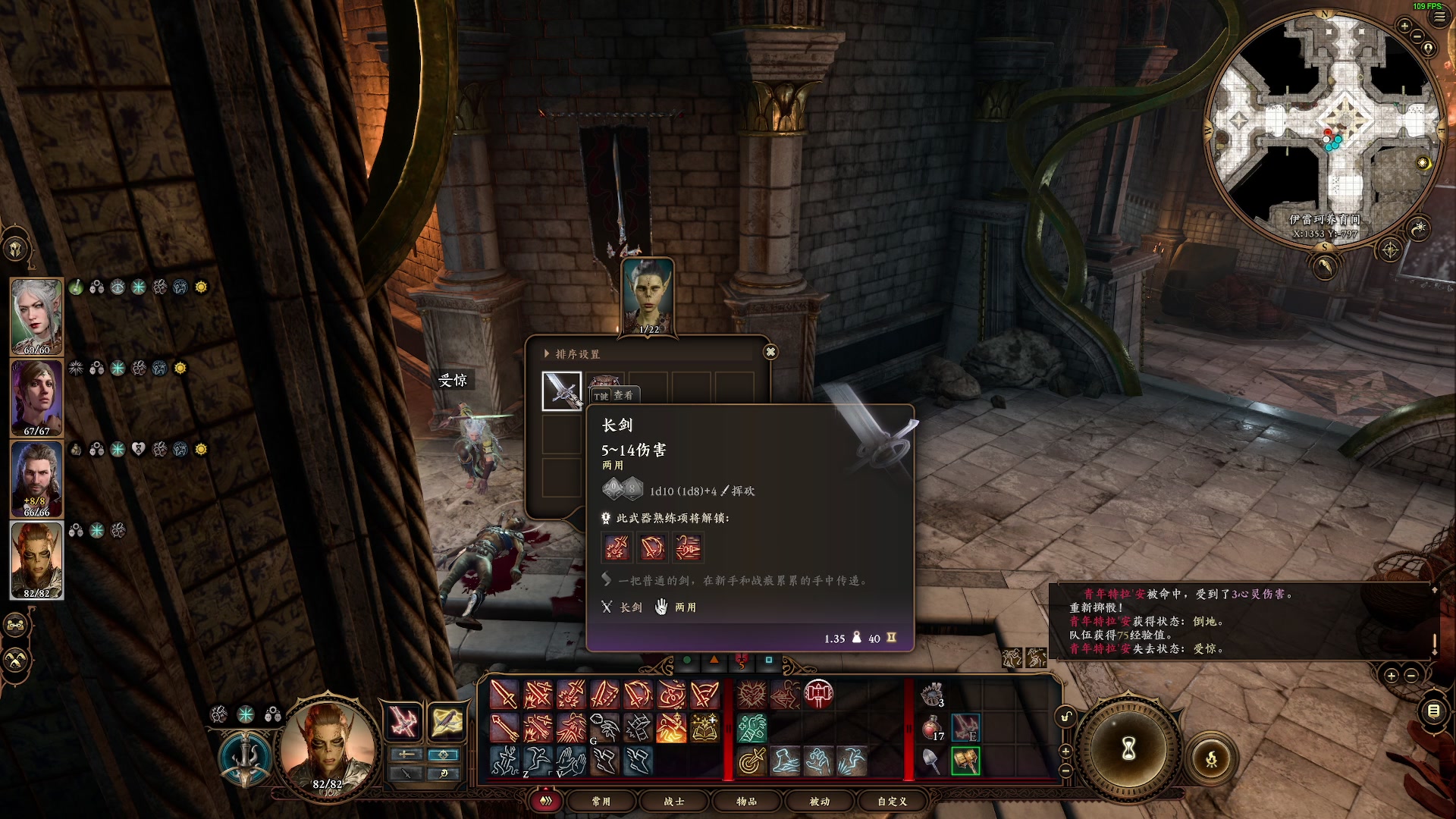Click the hourglass end turn button

click(1128, 749)
